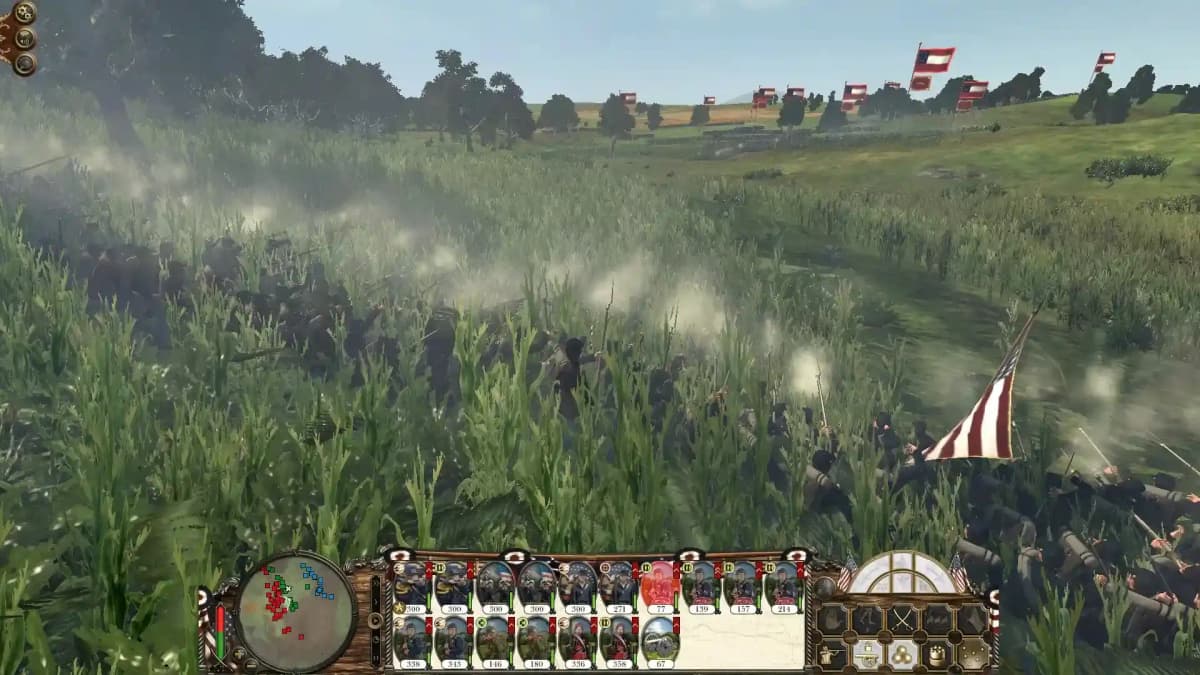Image resolution: width=1200 pixels, height=675 pixels.
Task: Select the unit card with 139 men
Action: coord(700,586)
